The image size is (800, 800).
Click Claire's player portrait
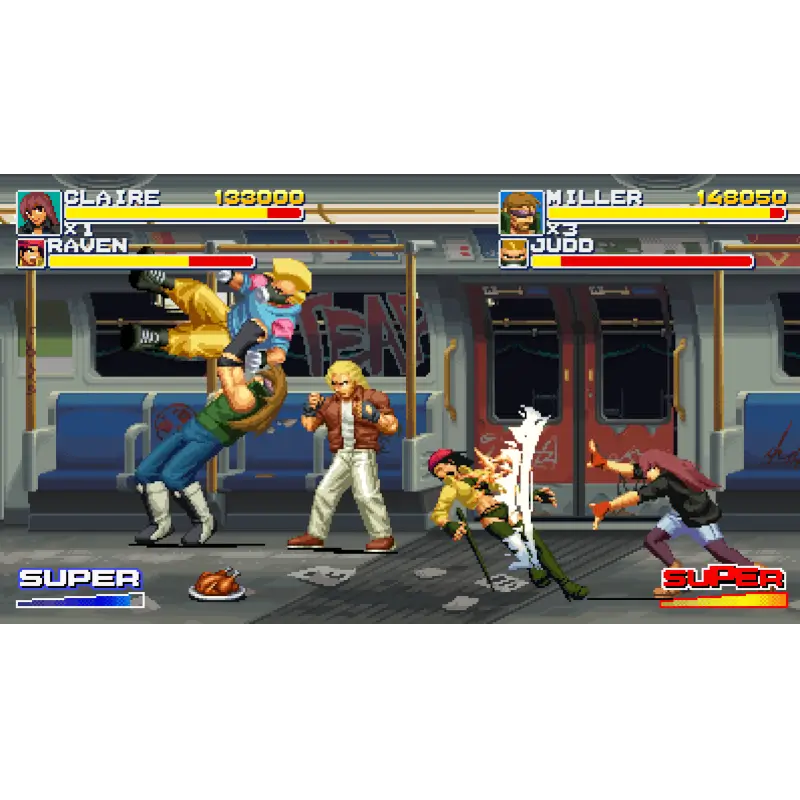(39, 212)
